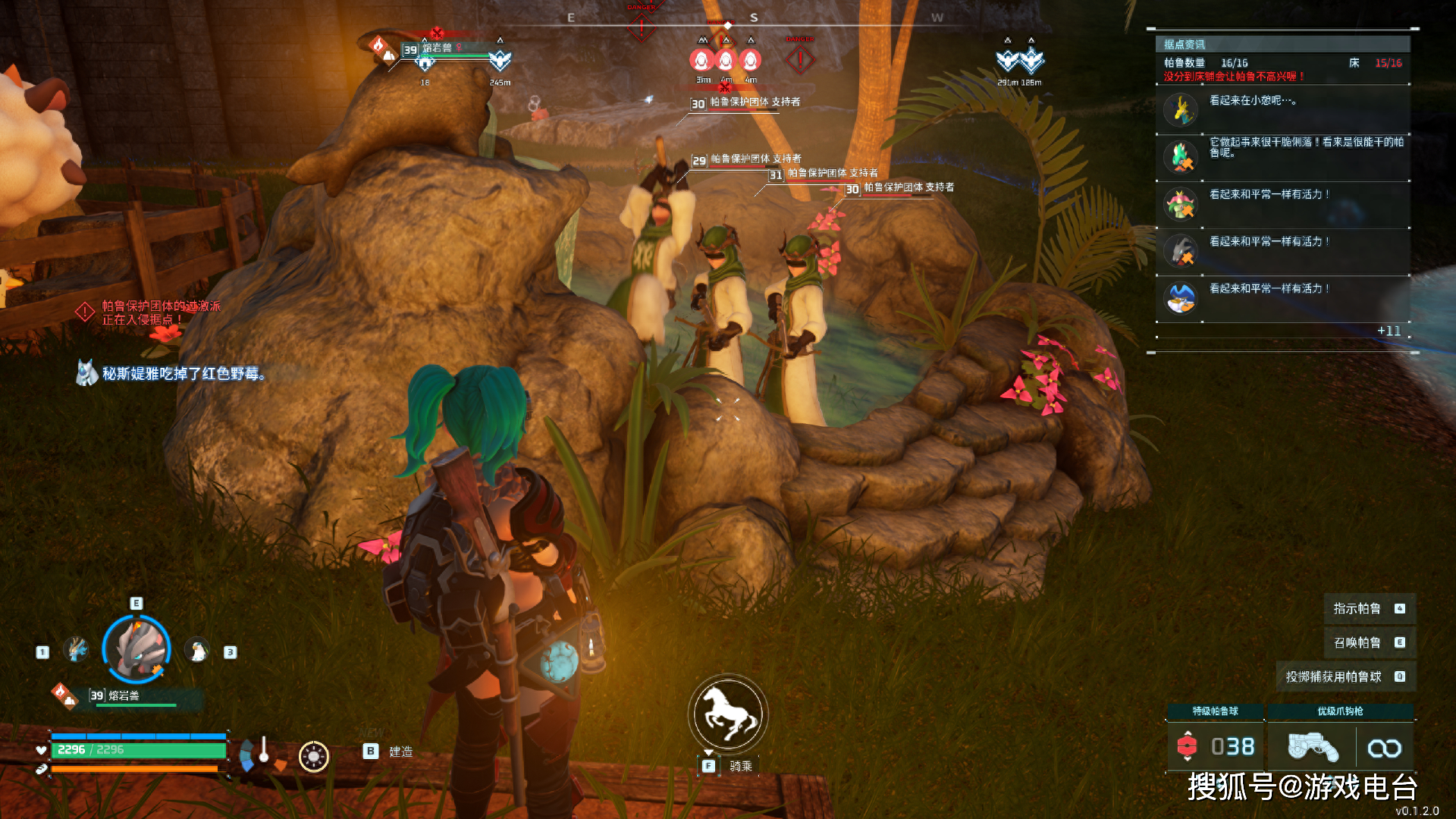Select the 特级帕鲁球 sphere slot

(1215, 746)
